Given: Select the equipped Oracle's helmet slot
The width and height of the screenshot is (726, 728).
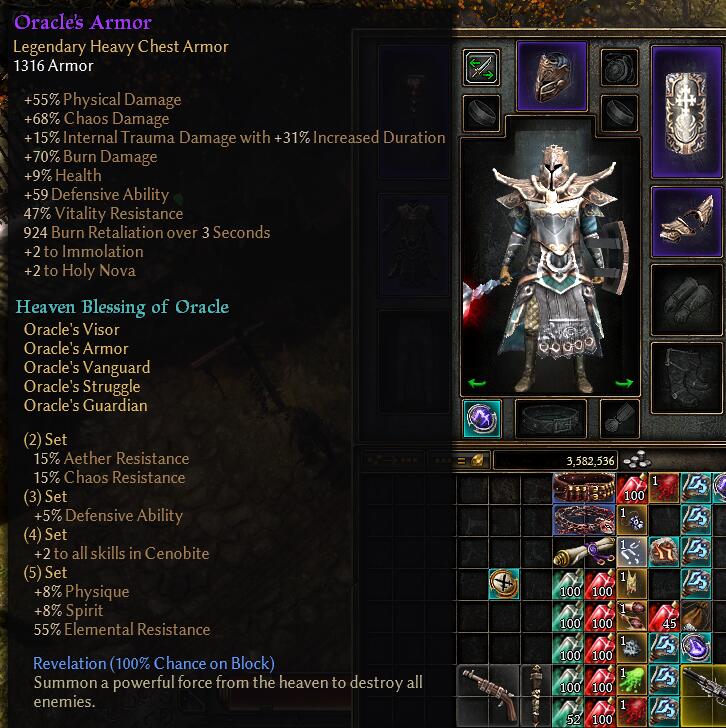Looking at the screenshot, I should 551,74.
